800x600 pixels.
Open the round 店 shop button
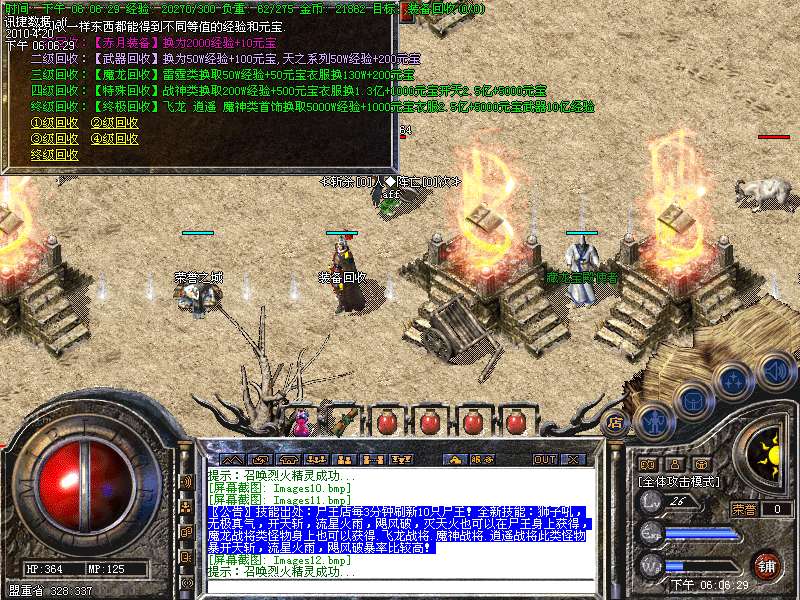point(616,423)
